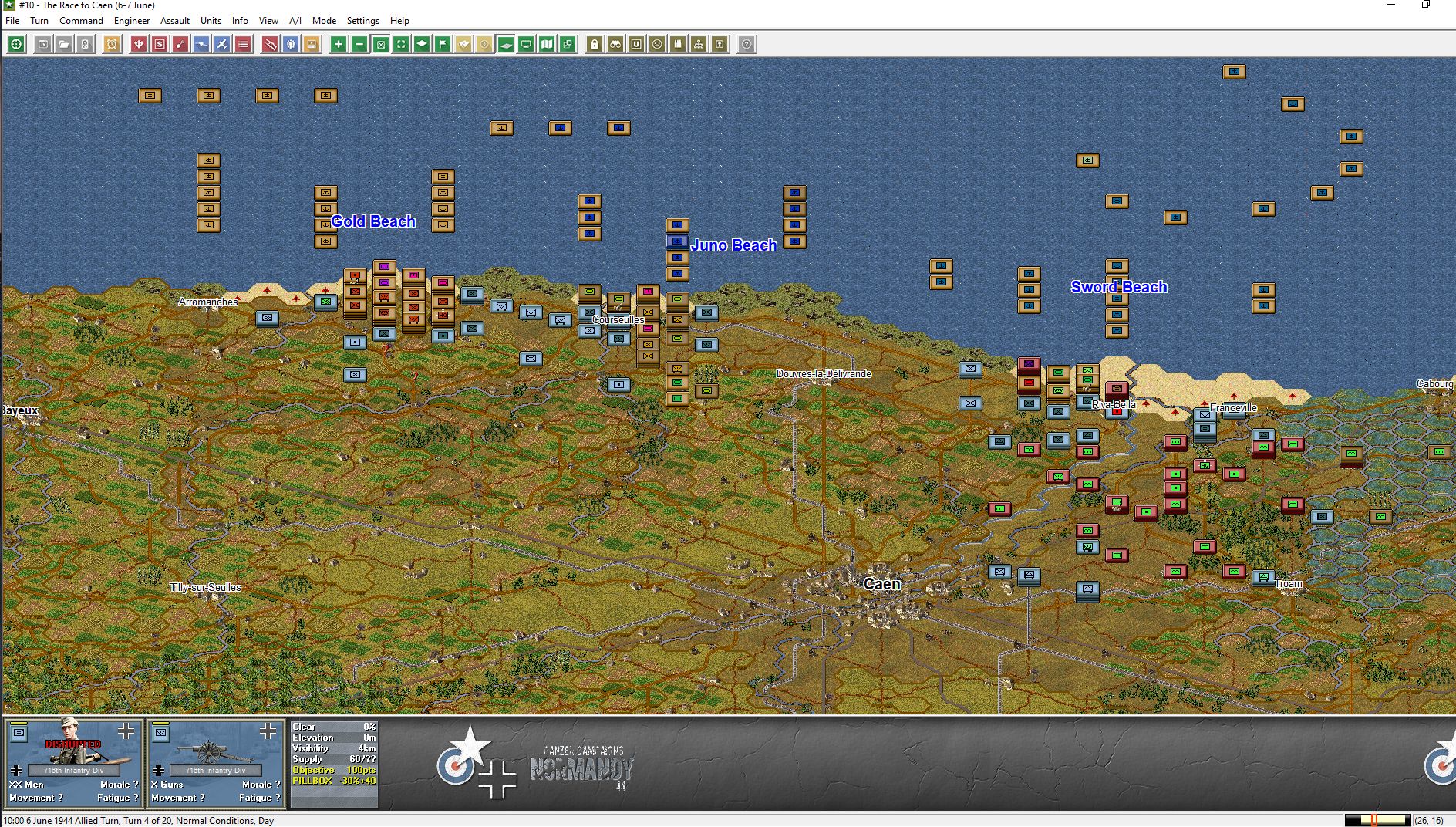Select the dig-in shovel icon

click(x=178, y=45)
